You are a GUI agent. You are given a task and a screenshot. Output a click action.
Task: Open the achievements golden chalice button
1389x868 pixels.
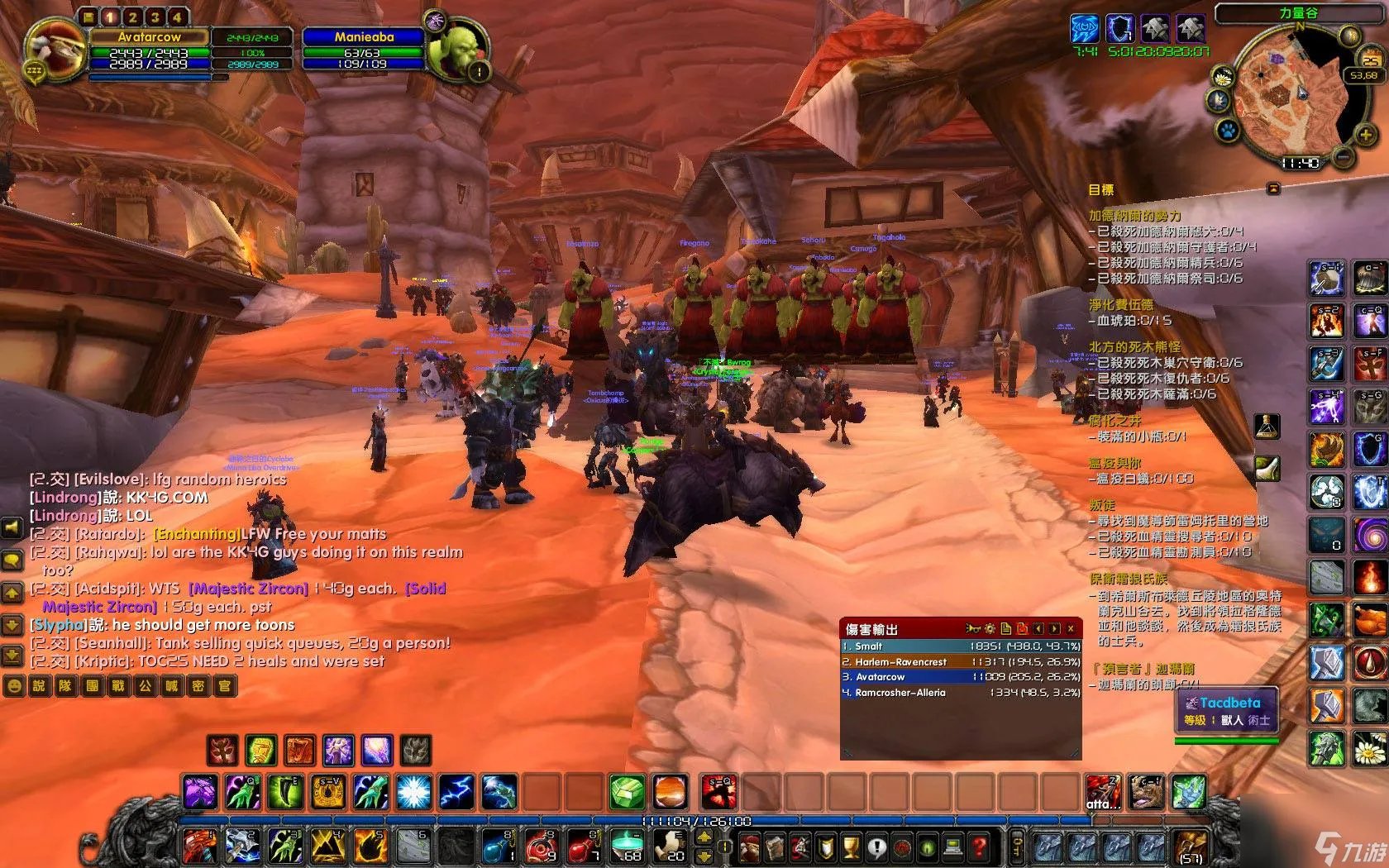(x=852, y=847)
